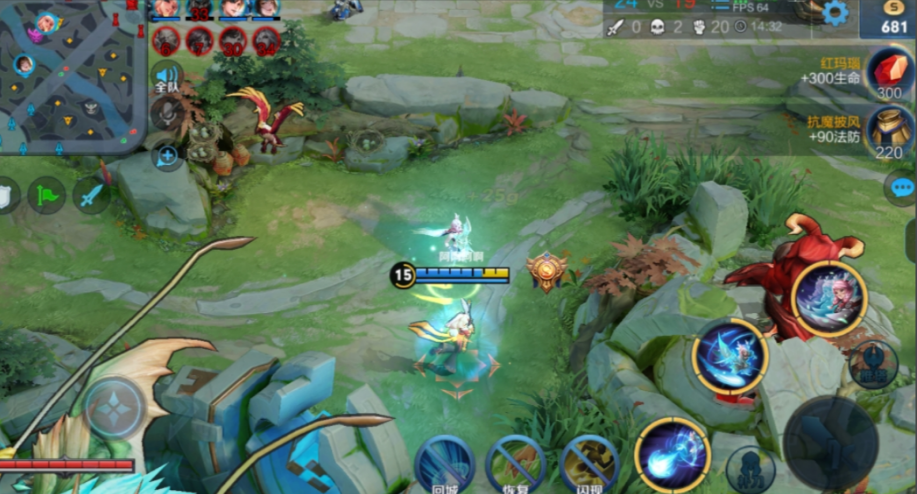Tap the large basic attack button
The height and width of the screenshot is (494, 917).
click(x=830, y=442)
